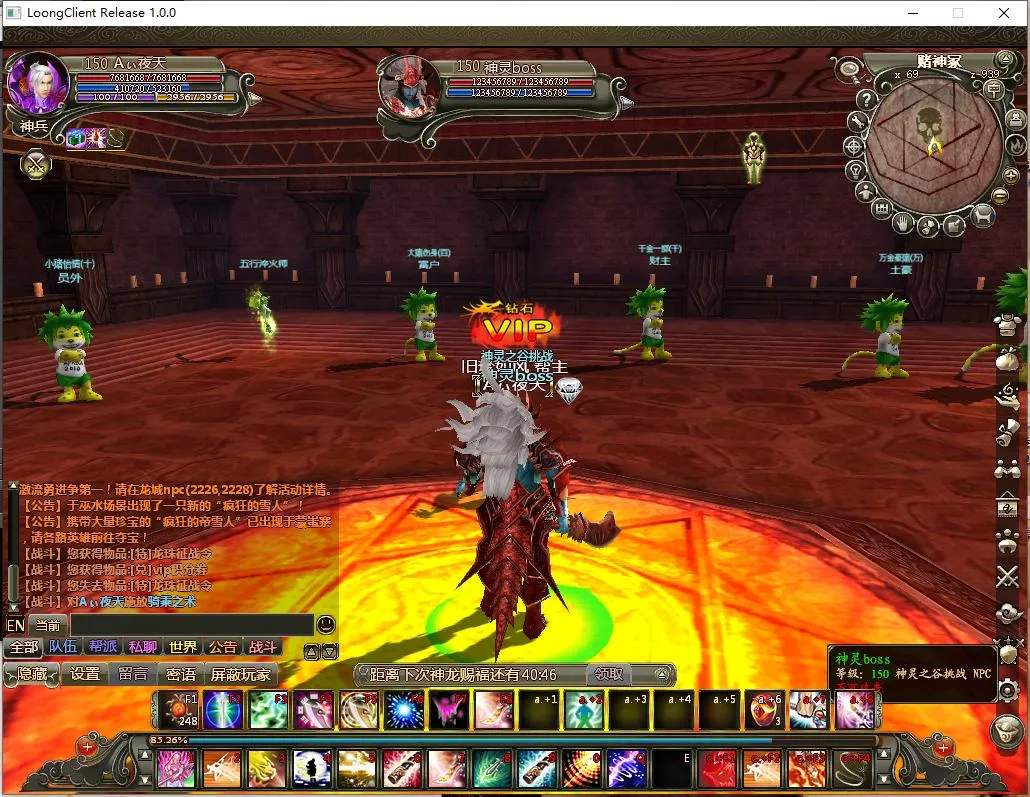Click the player portrait of A夜天

(38, 82)
